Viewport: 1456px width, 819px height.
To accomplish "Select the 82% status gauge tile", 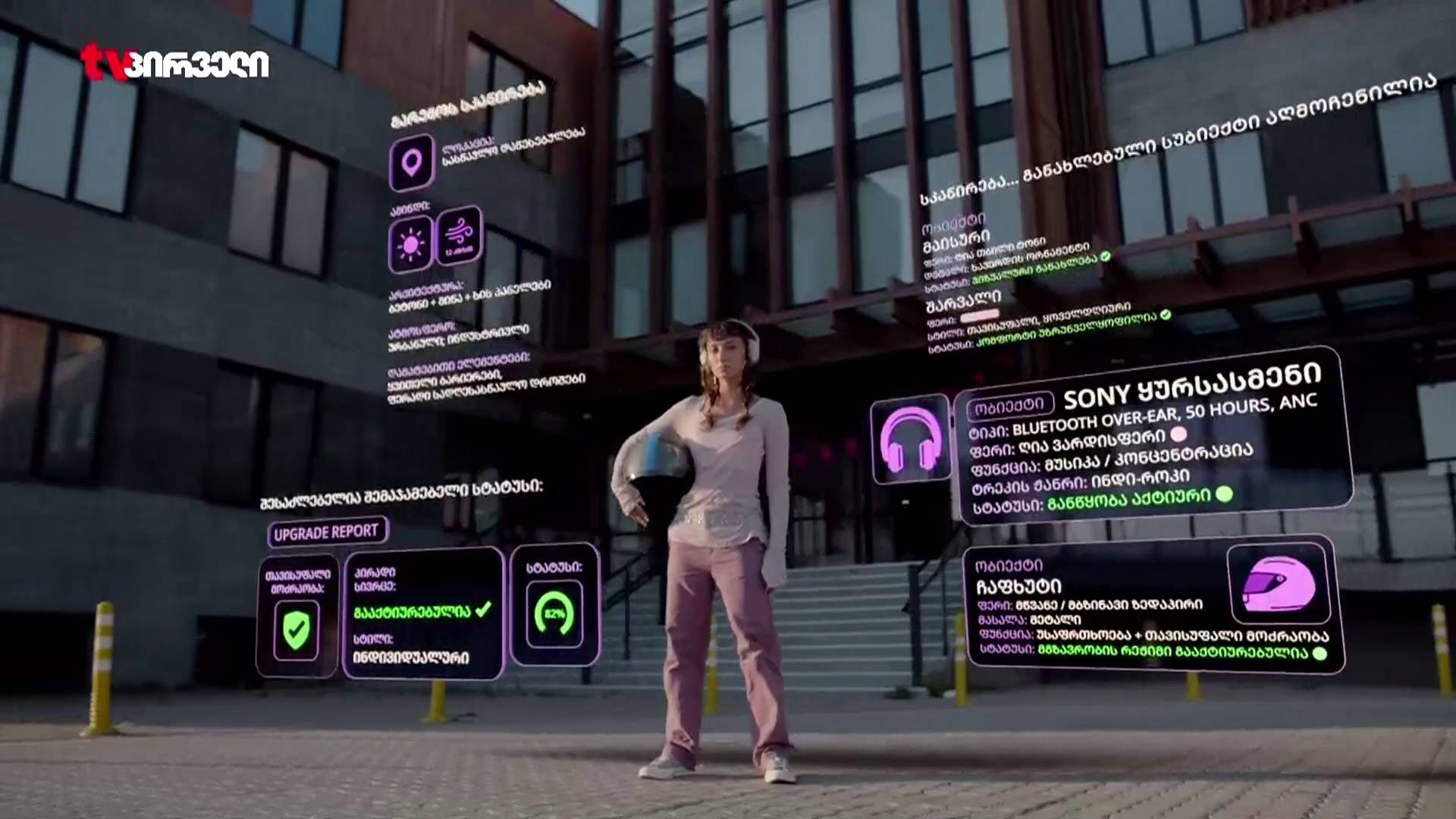I will 554,613.
